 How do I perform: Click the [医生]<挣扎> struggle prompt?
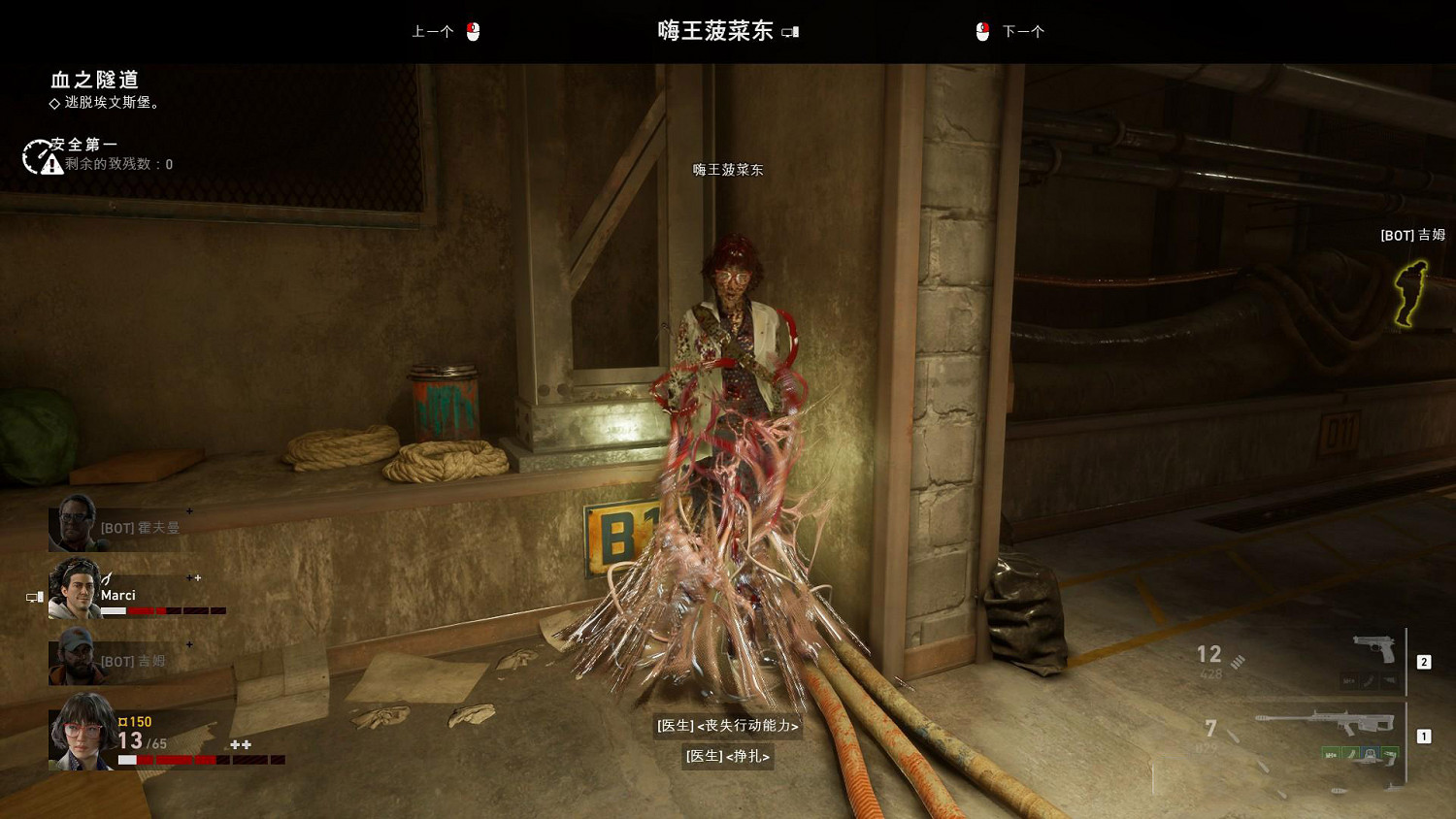[726, 758]
